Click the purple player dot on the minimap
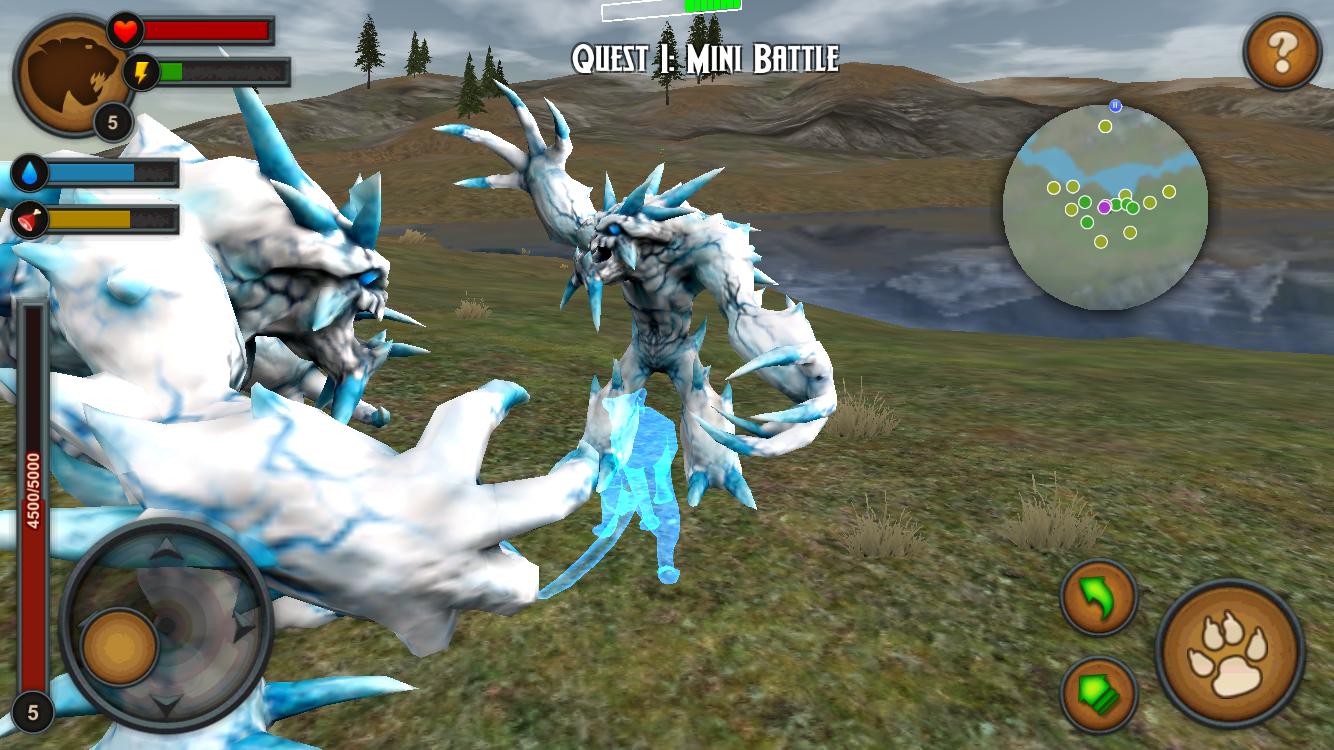This screenshot has height=750, width=1334. (x=1105, y=207)
